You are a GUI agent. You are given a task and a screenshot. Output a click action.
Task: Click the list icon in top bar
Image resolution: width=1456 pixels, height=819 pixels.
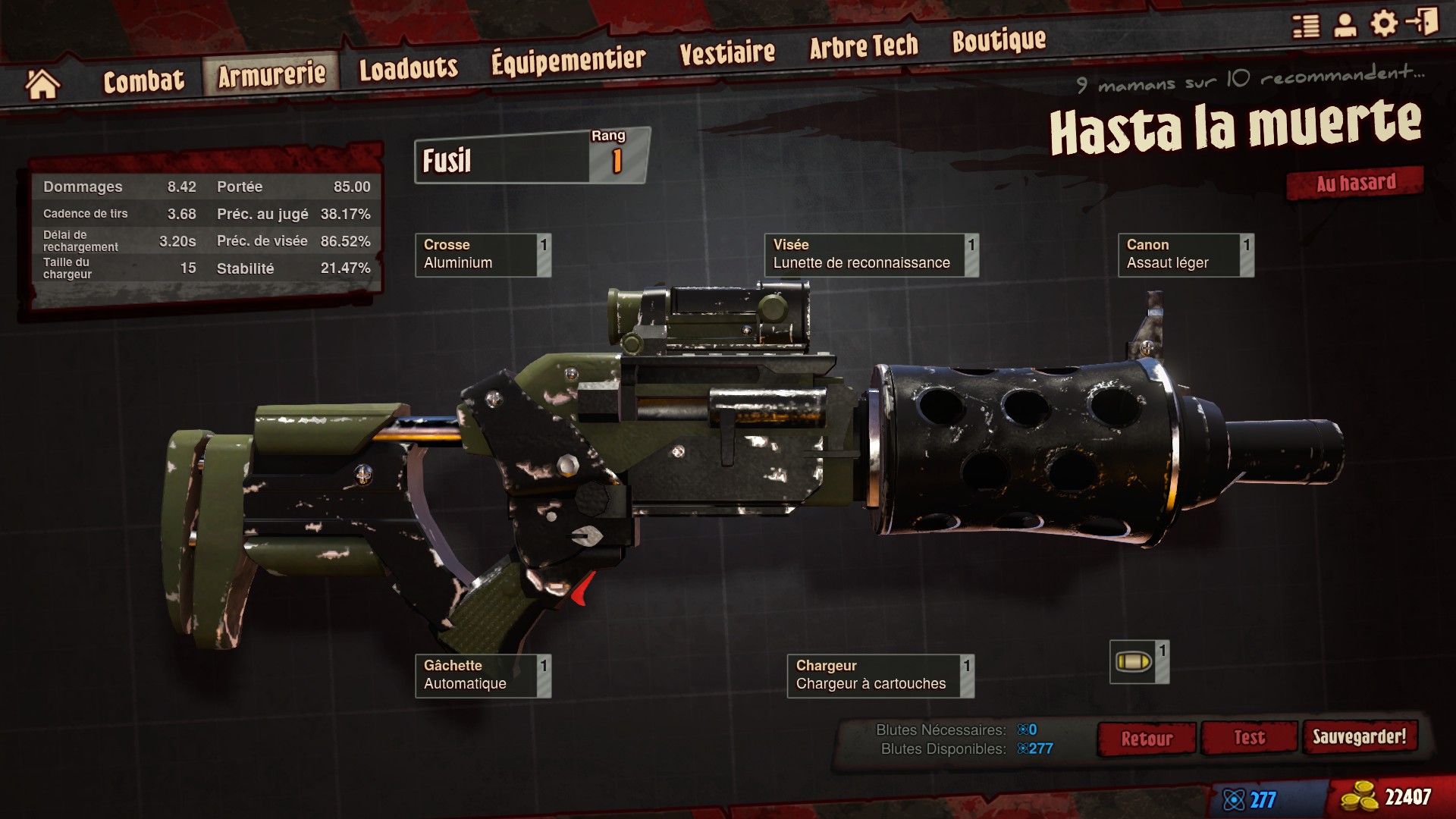coord(1306,26)
